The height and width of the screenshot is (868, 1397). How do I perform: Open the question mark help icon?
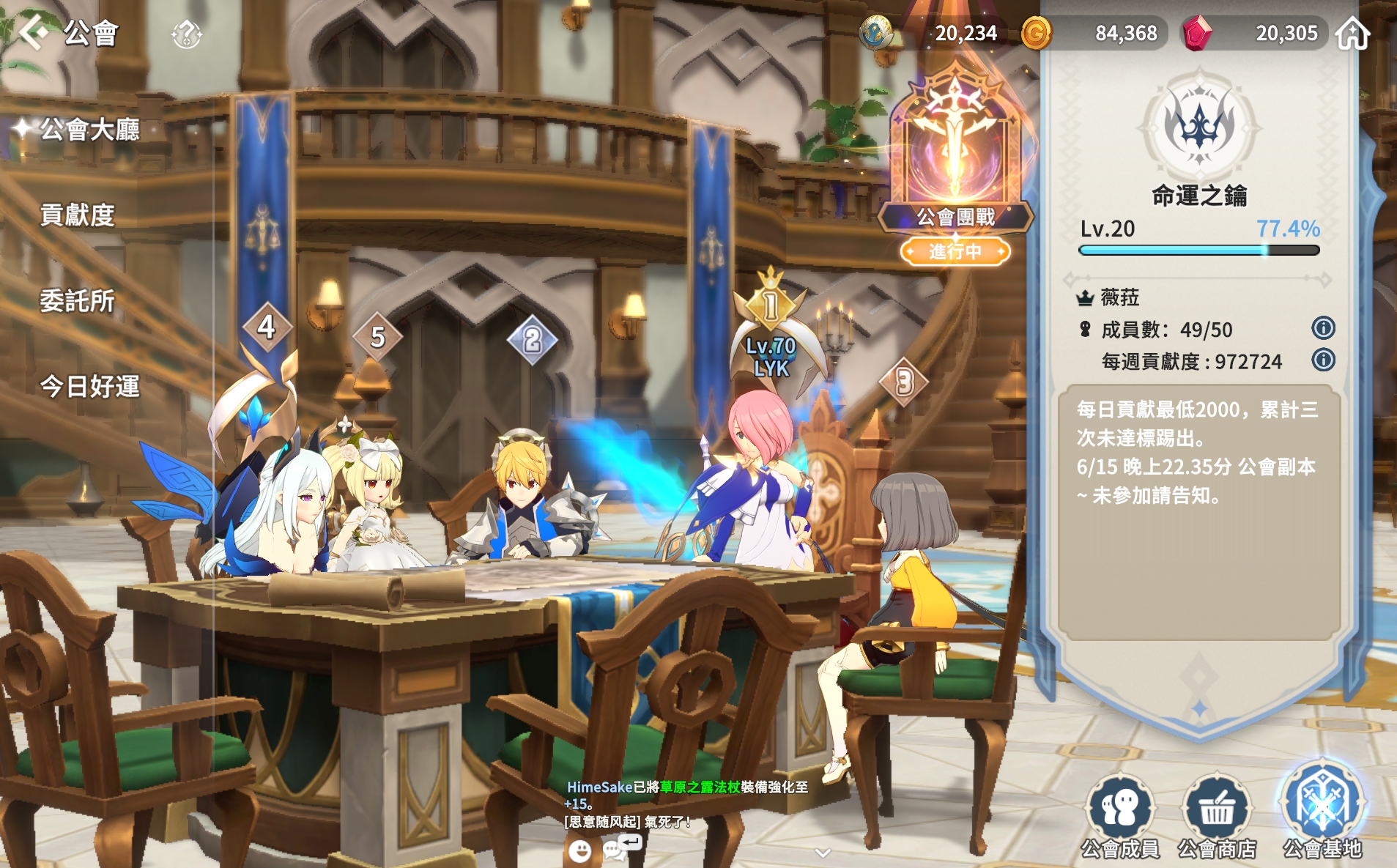tap(186, 34)
